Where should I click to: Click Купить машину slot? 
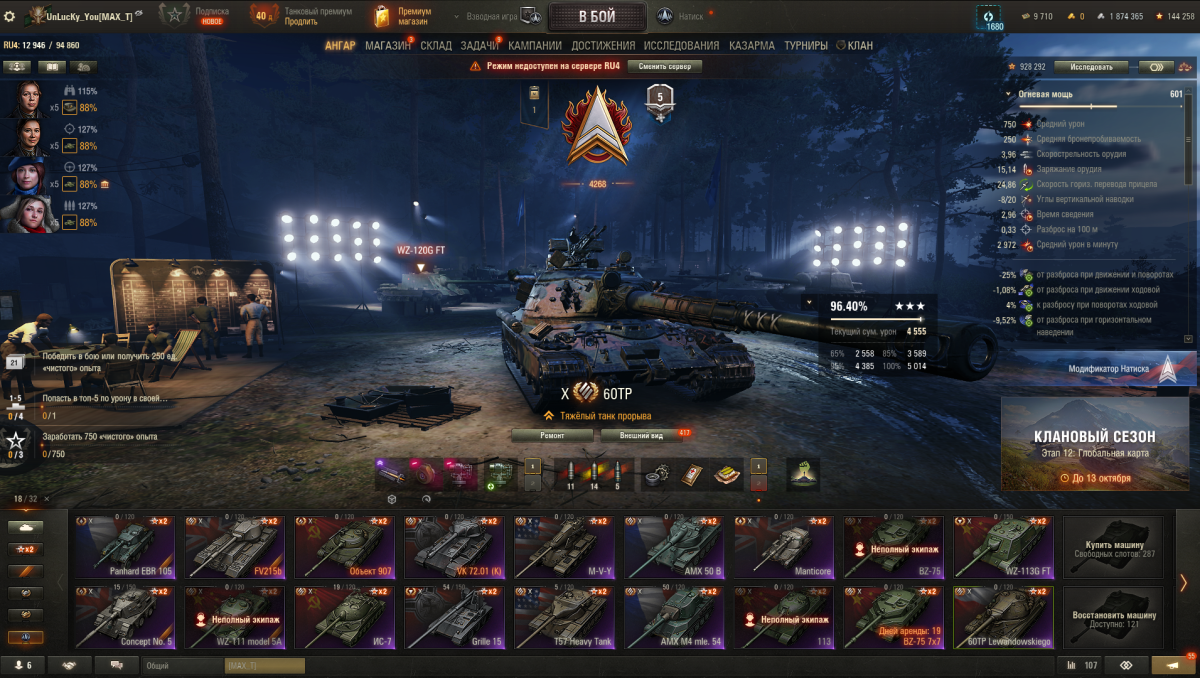tap(1113, 547)
